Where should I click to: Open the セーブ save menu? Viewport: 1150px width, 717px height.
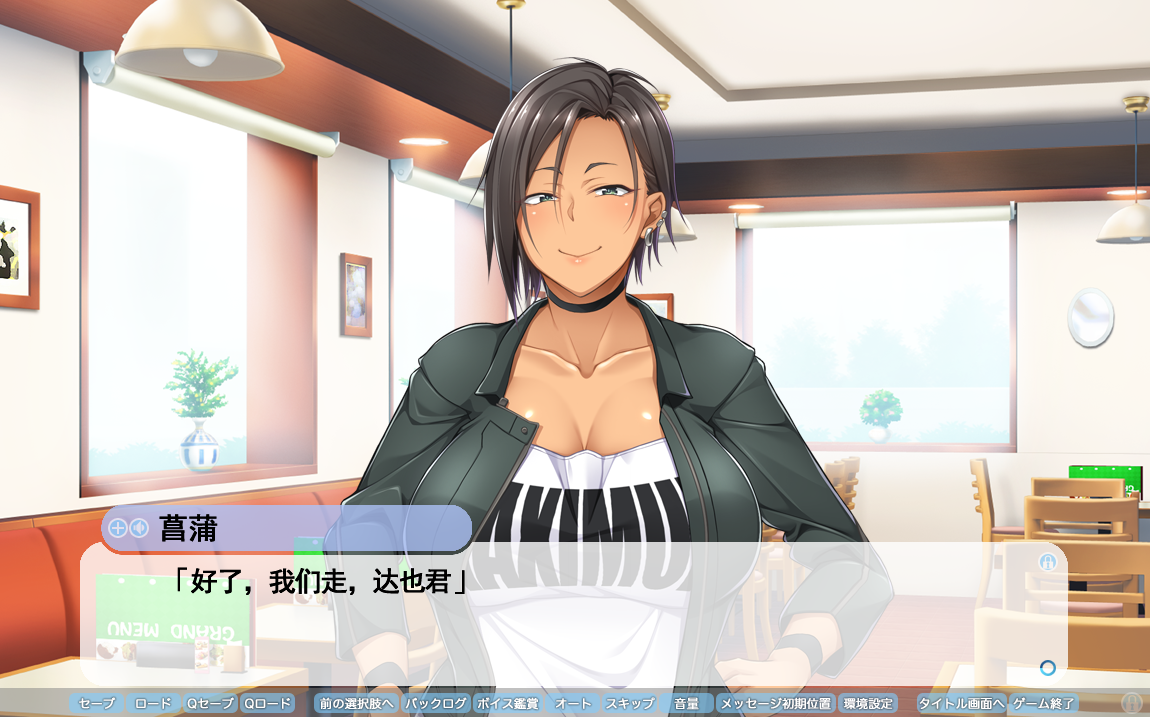(x=97, y=704)
